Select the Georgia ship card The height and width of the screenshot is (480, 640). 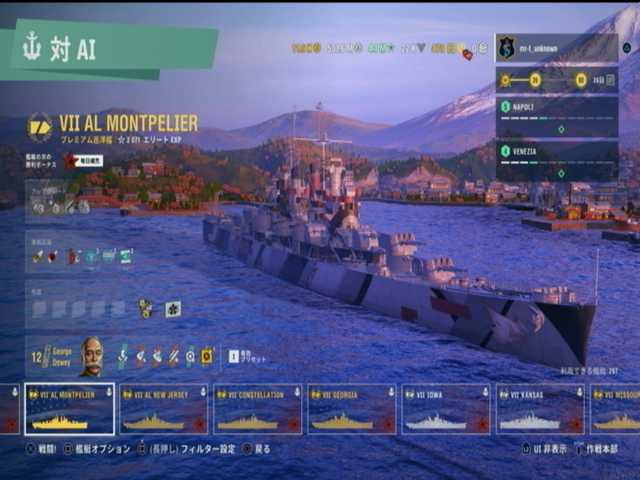coord(351,409)
